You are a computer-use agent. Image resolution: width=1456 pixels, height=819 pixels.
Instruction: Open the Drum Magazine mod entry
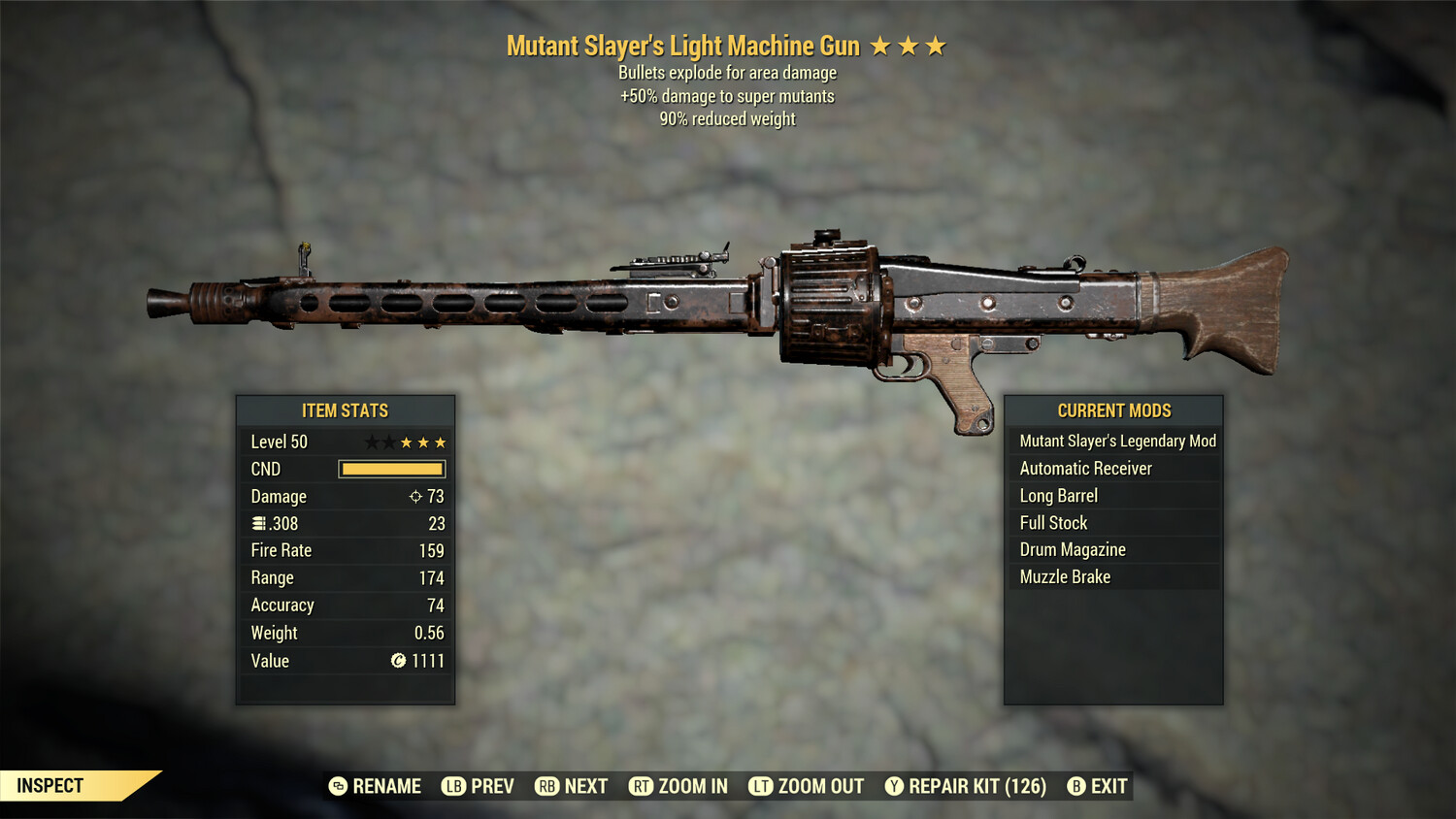(1072, 549)
